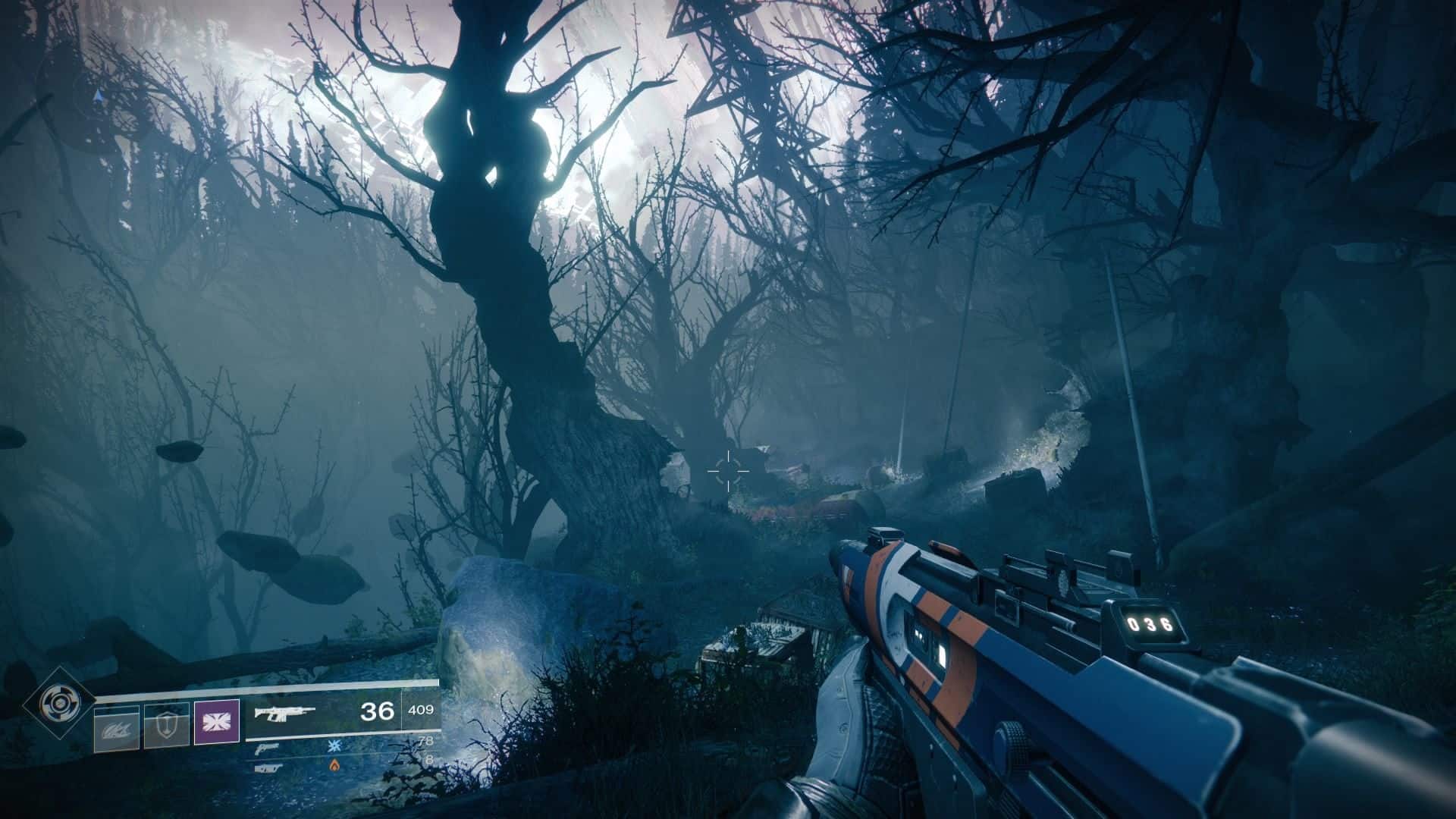Select the grenade ability icon
1456x819 pixels.
(116, 727)
